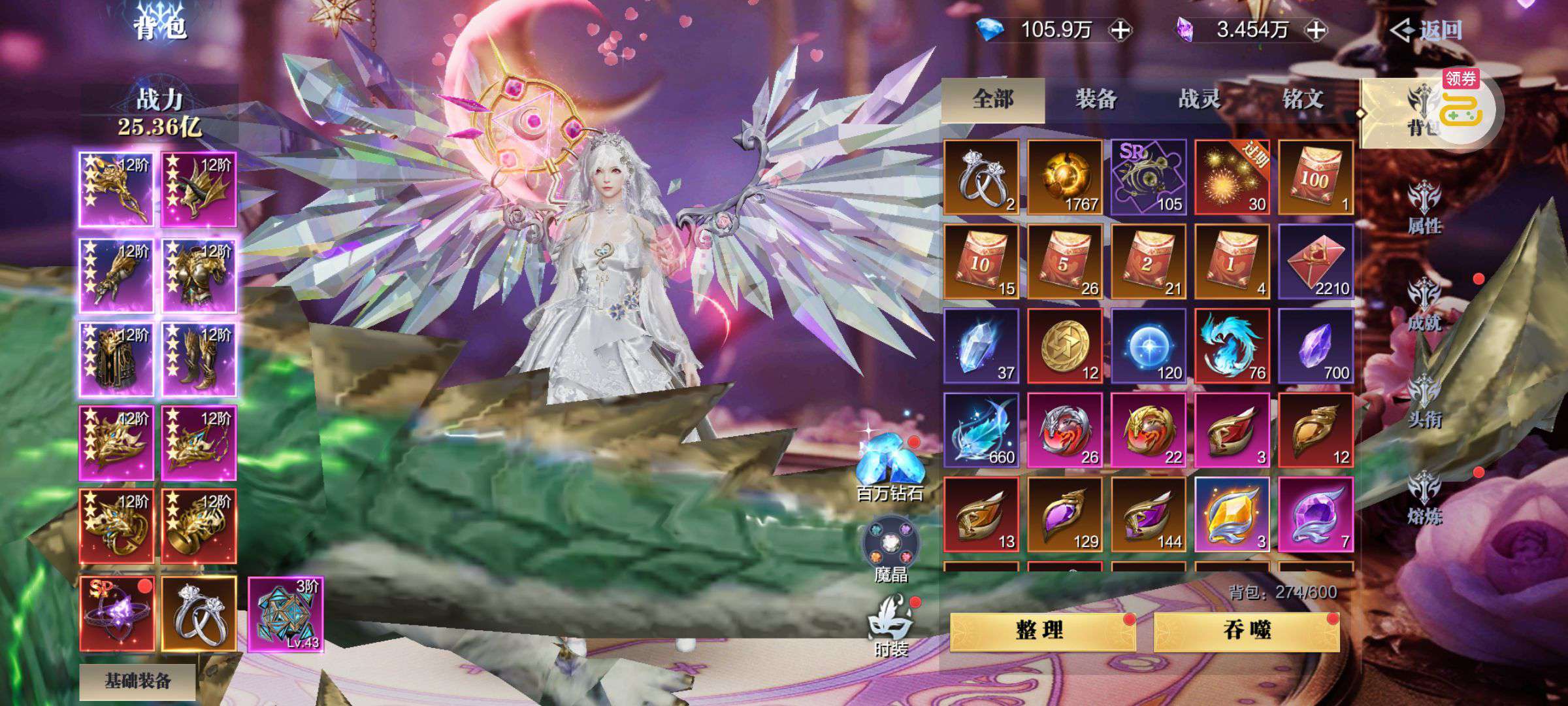
Task: Open the 时装 fashion wardrobe
Action: click(x=890, y=626)
